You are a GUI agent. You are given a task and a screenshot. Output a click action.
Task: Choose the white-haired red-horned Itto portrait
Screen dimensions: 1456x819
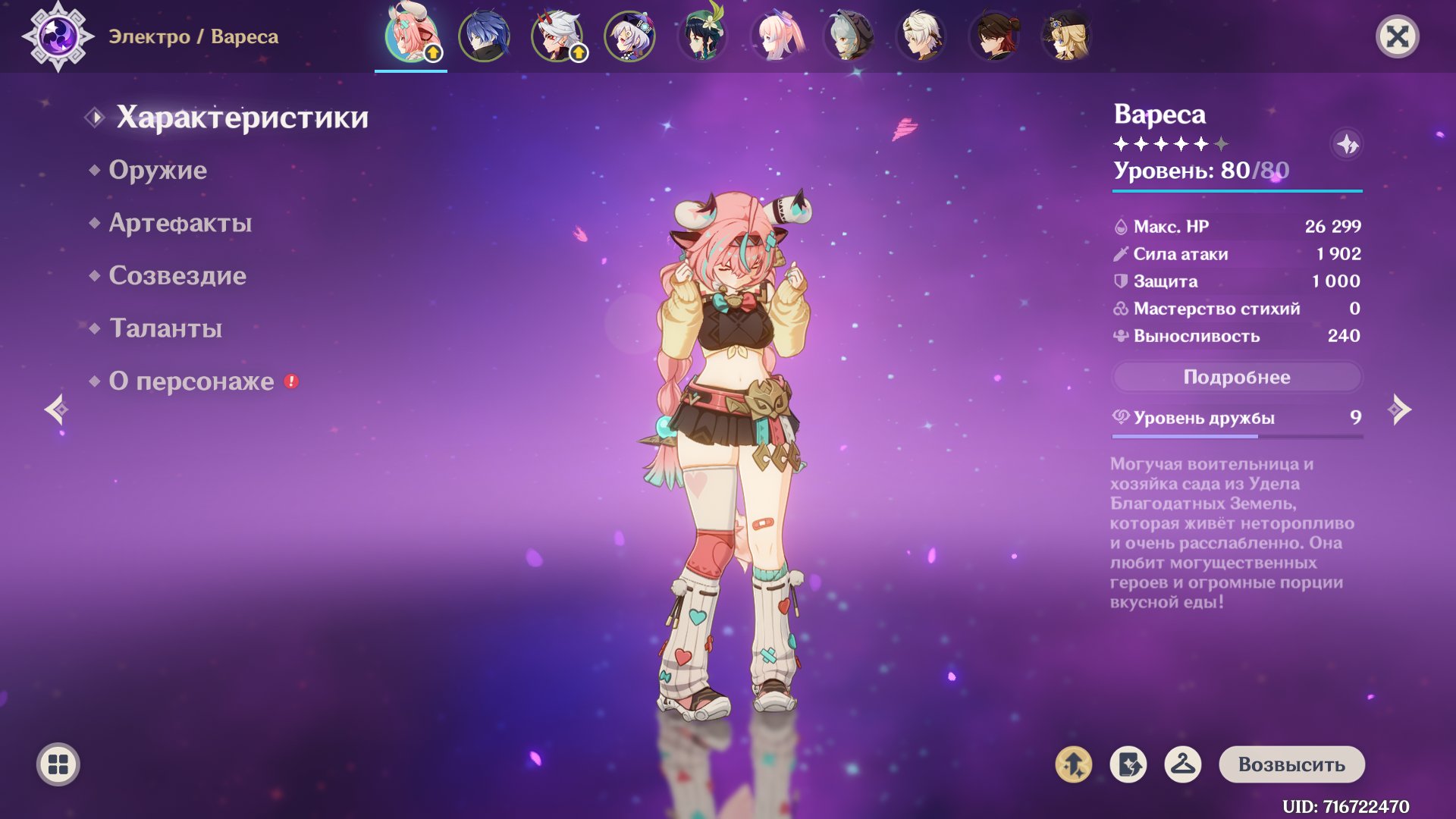(x=557, y=36)
